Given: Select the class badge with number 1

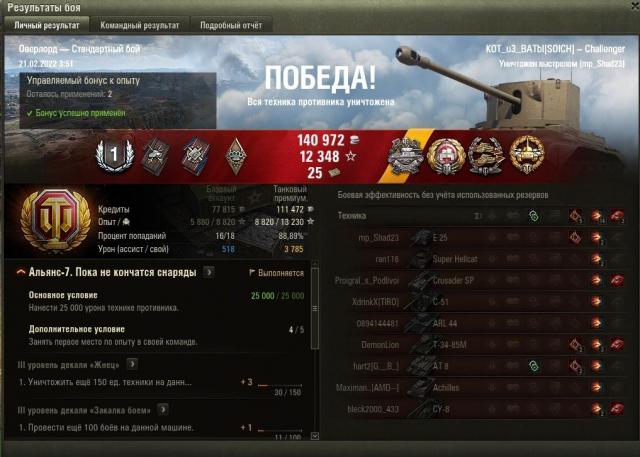Looking at the screenshot, I should (x=113, y=153).
